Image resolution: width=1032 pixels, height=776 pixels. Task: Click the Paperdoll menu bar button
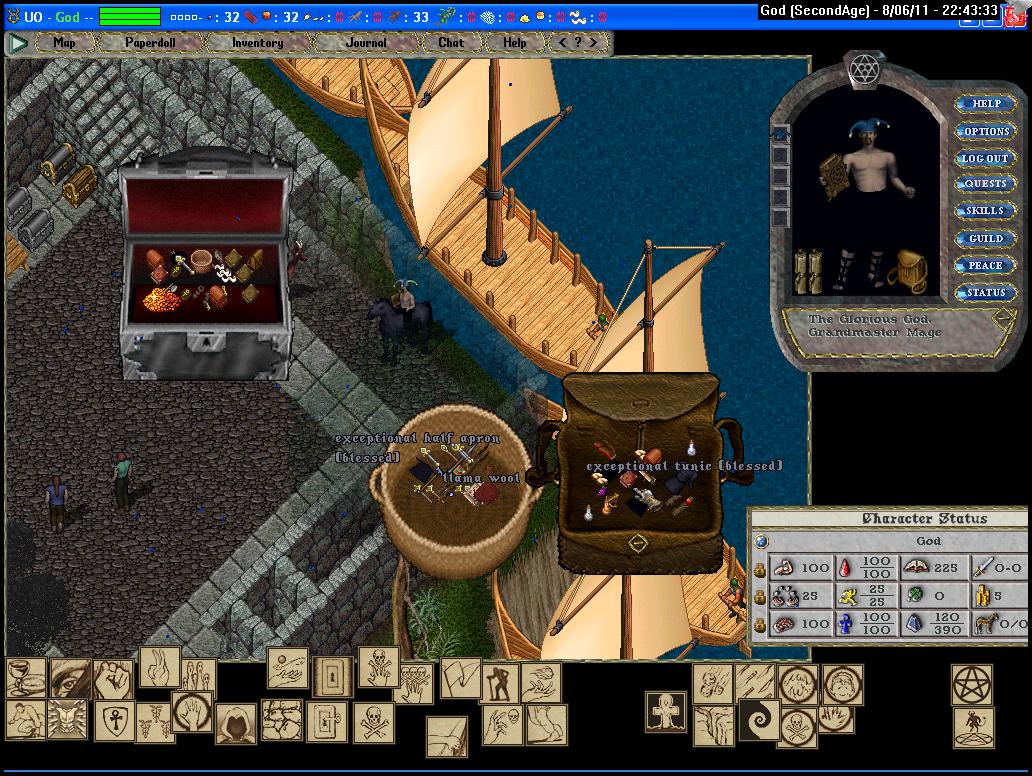pyautogui.click(x=148, y=43)
